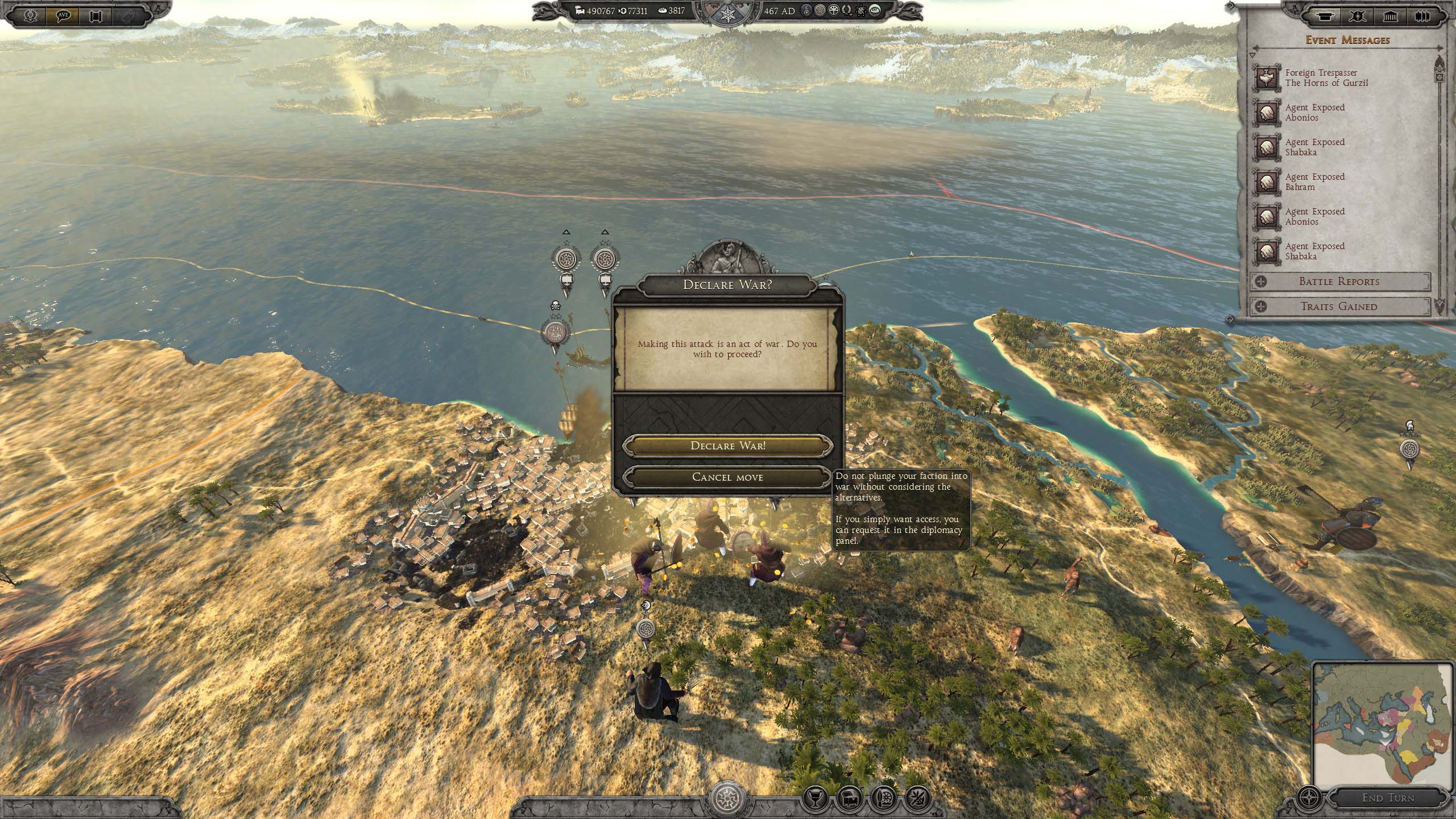Select the rolled scroll events tab

click(1325, 16)
